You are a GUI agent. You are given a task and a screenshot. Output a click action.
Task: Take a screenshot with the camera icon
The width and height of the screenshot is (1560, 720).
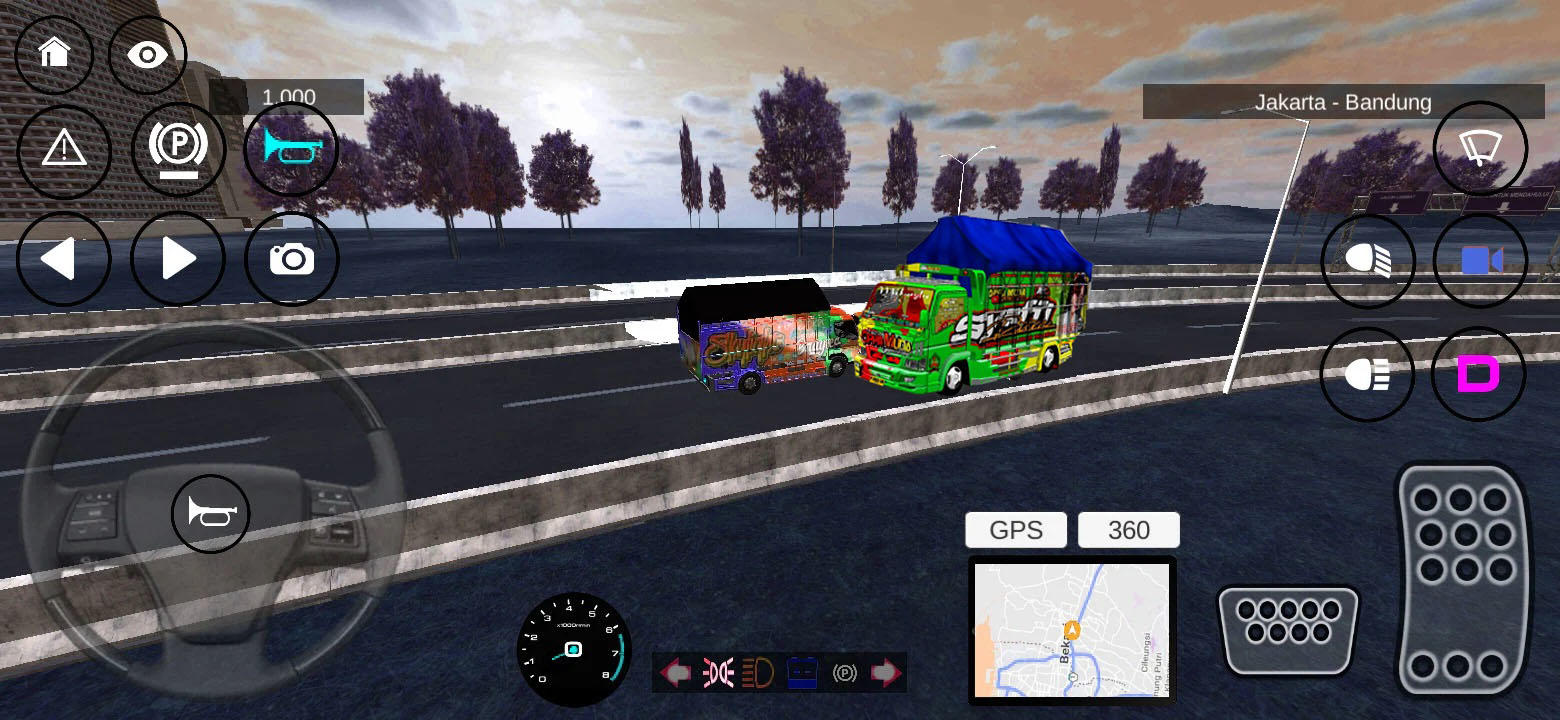[x=291, y=259]
